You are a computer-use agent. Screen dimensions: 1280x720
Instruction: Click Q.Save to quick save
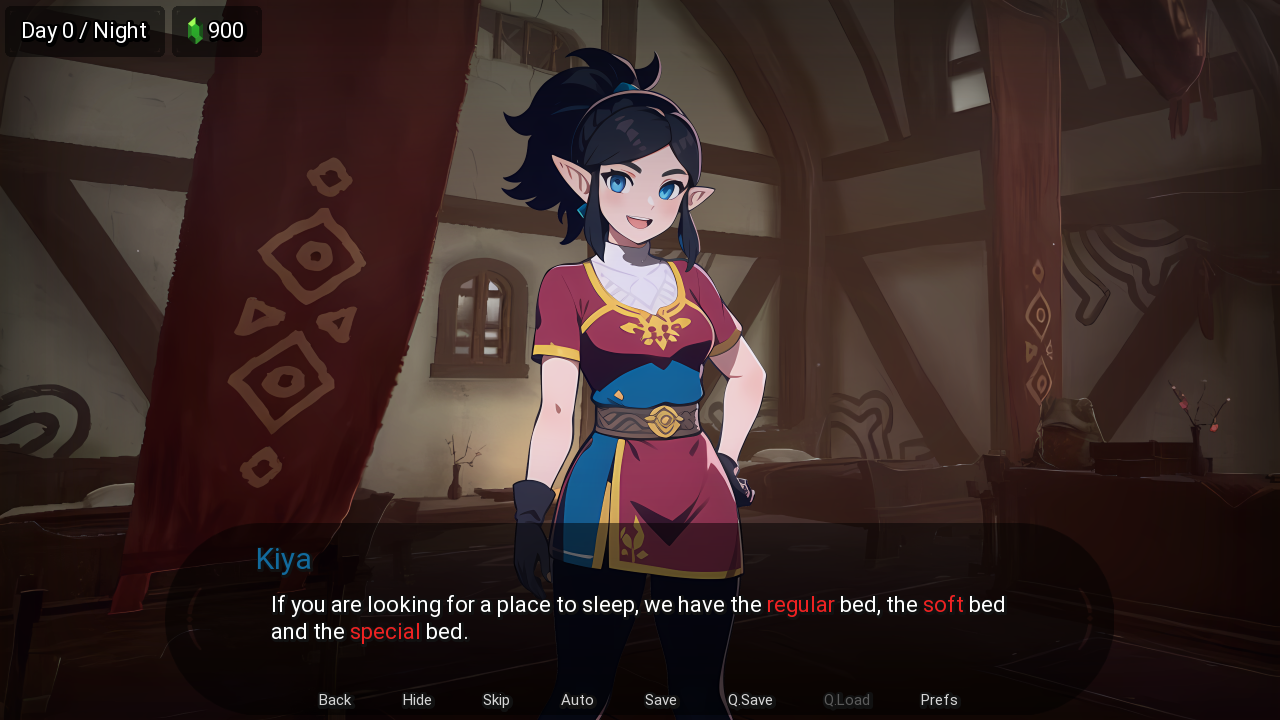(x=750, y=700)
